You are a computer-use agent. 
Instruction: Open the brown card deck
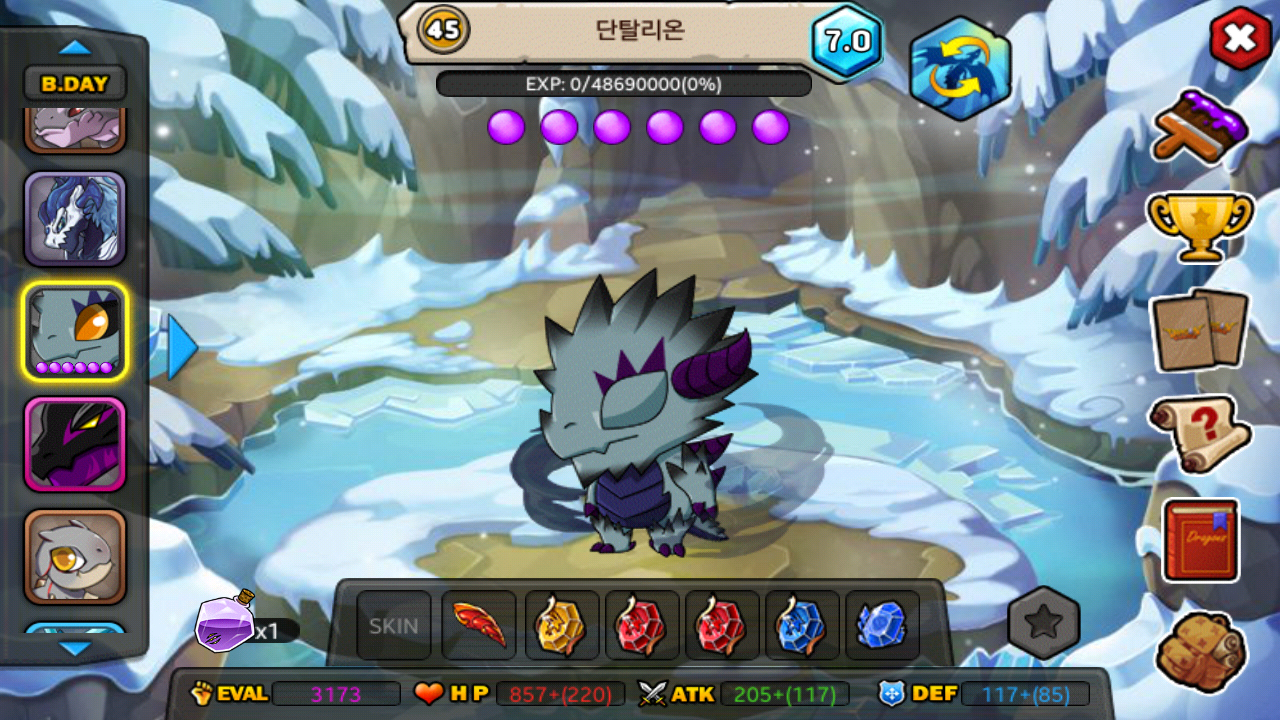click(x=1200, y=330)
